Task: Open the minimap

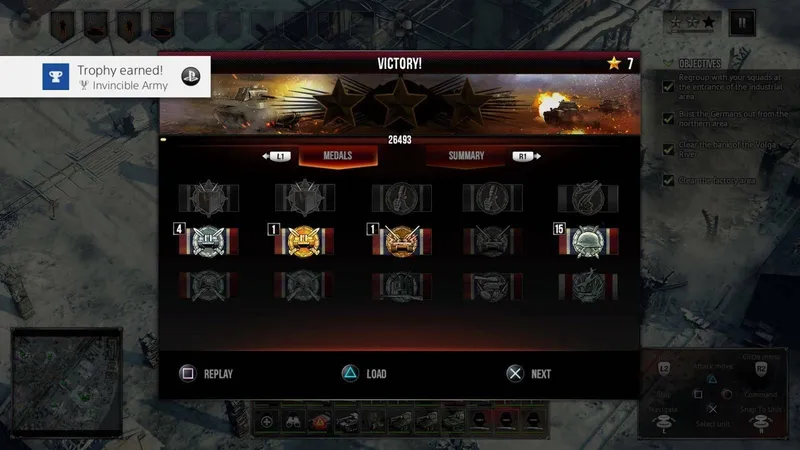Action: 65,377
